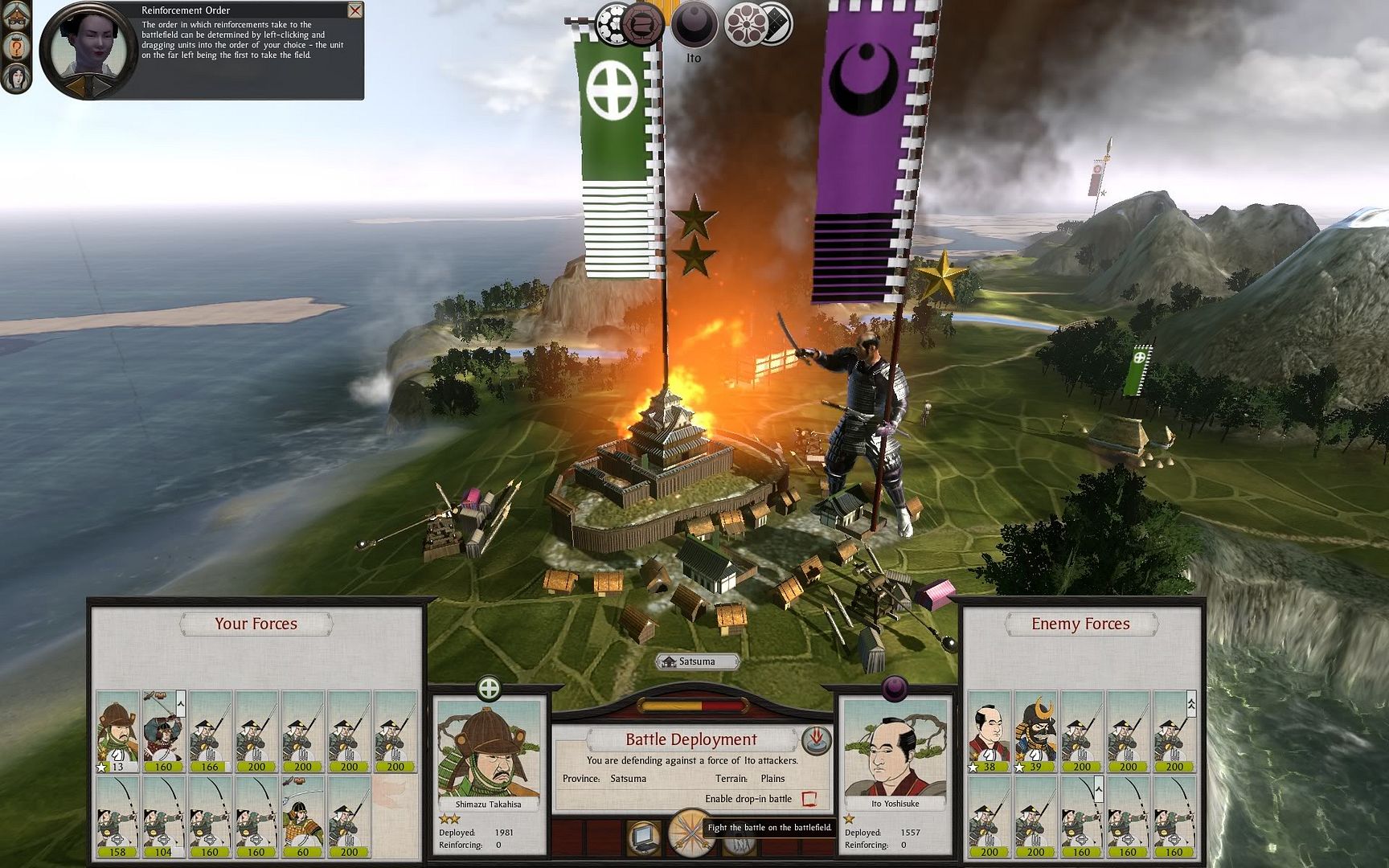The image size is (1389, 868).
Task: Open the advisor geisha face icon
Action: pyautogui.click(x=16, y=77)
